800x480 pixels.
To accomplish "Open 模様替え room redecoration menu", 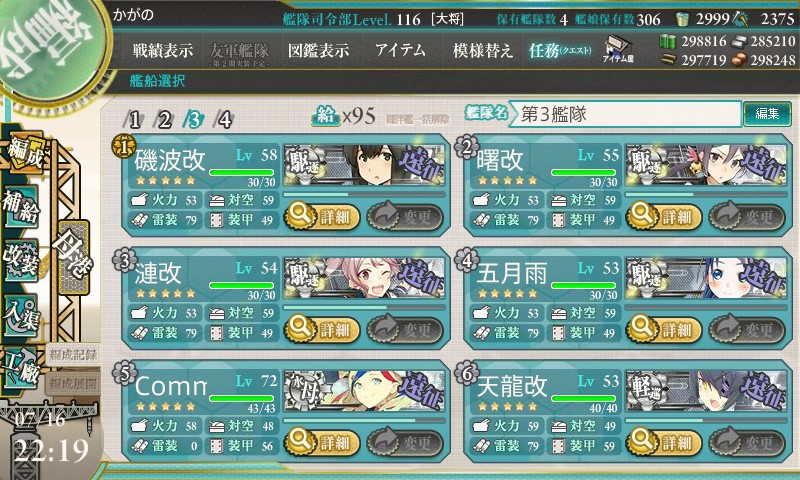I will (x=483, y=50).
